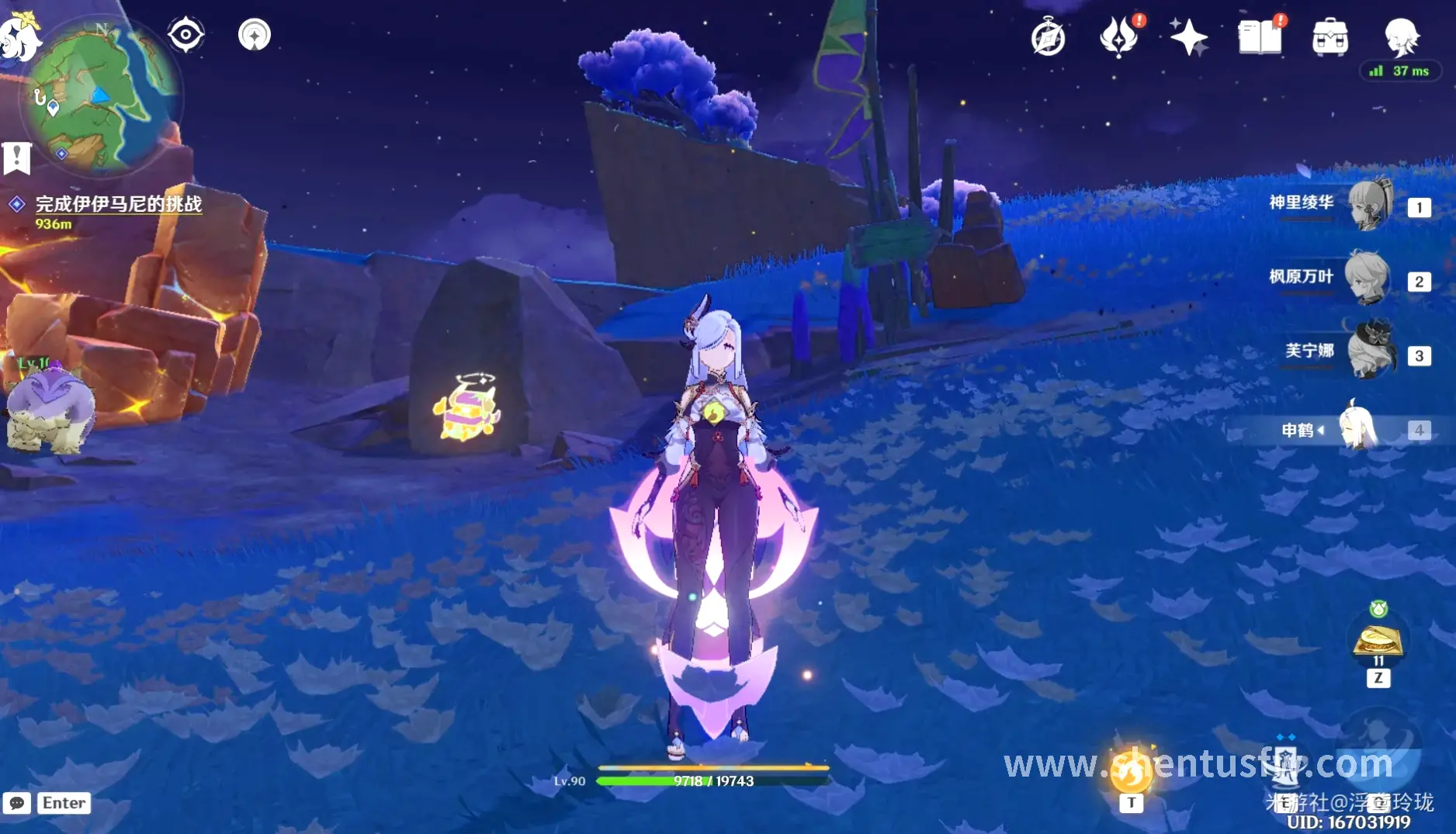
Task: Click the eye-shaped view icon
Action: [186, 35]
